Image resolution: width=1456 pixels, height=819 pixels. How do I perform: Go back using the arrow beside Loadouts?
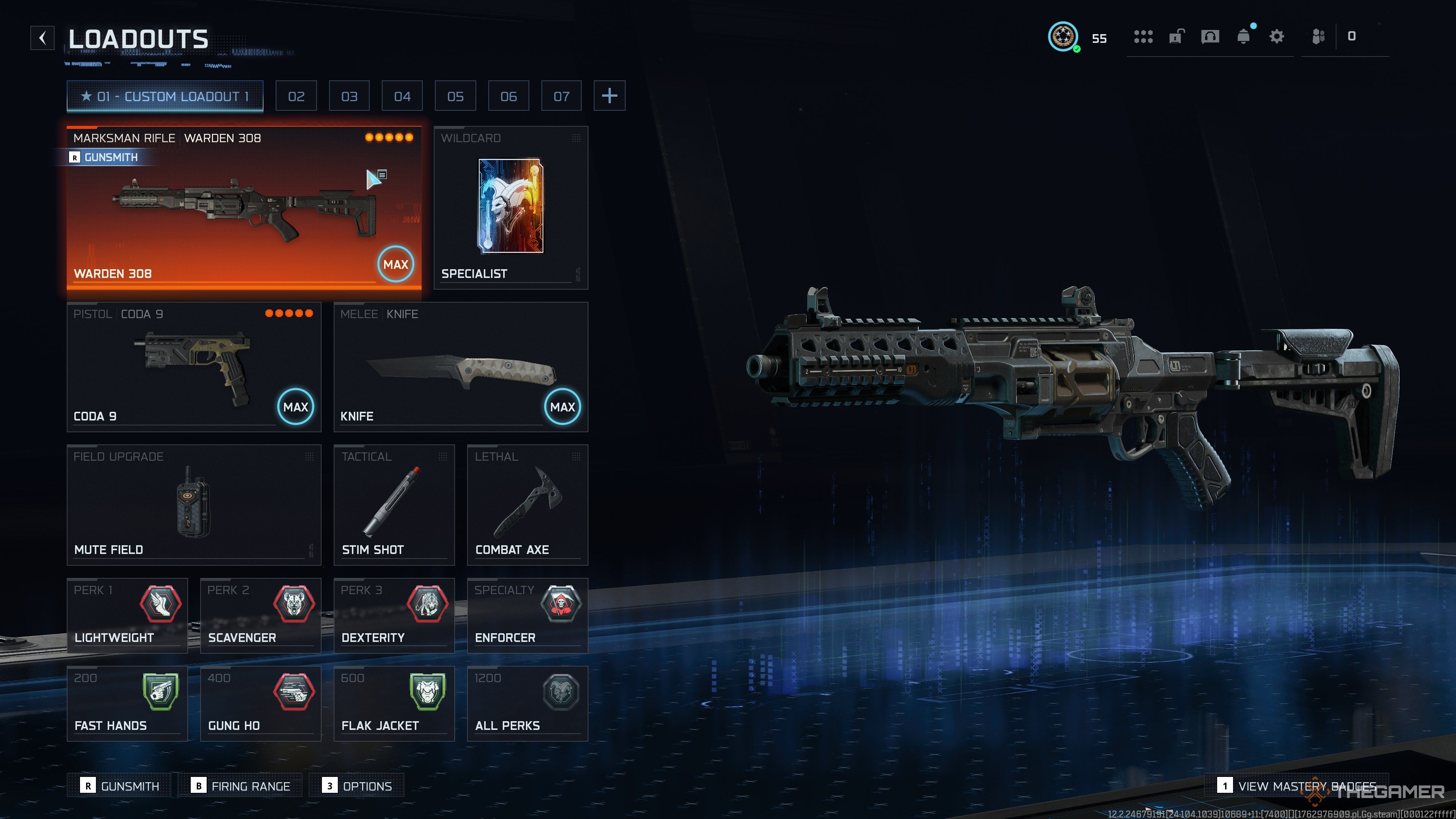coord(42,38)
